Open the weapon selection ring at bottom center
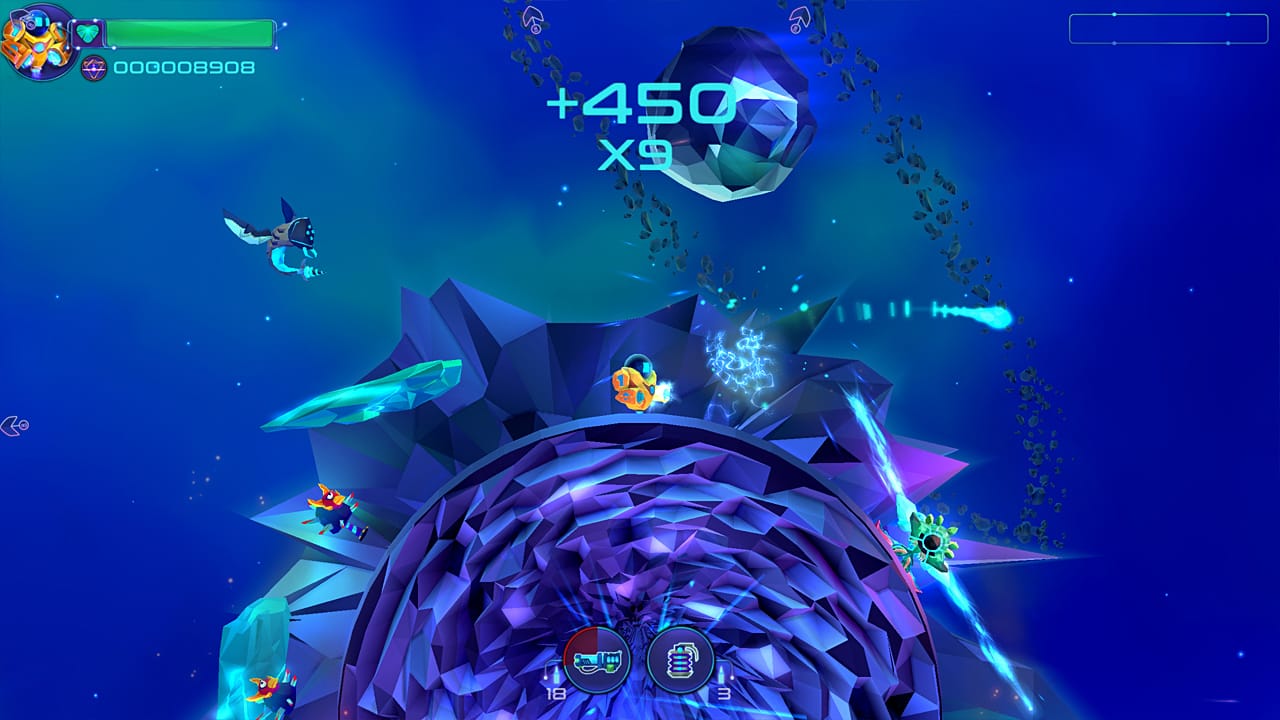The height and width of the screenshot is (720, 1280). click(x=640, y=660)
